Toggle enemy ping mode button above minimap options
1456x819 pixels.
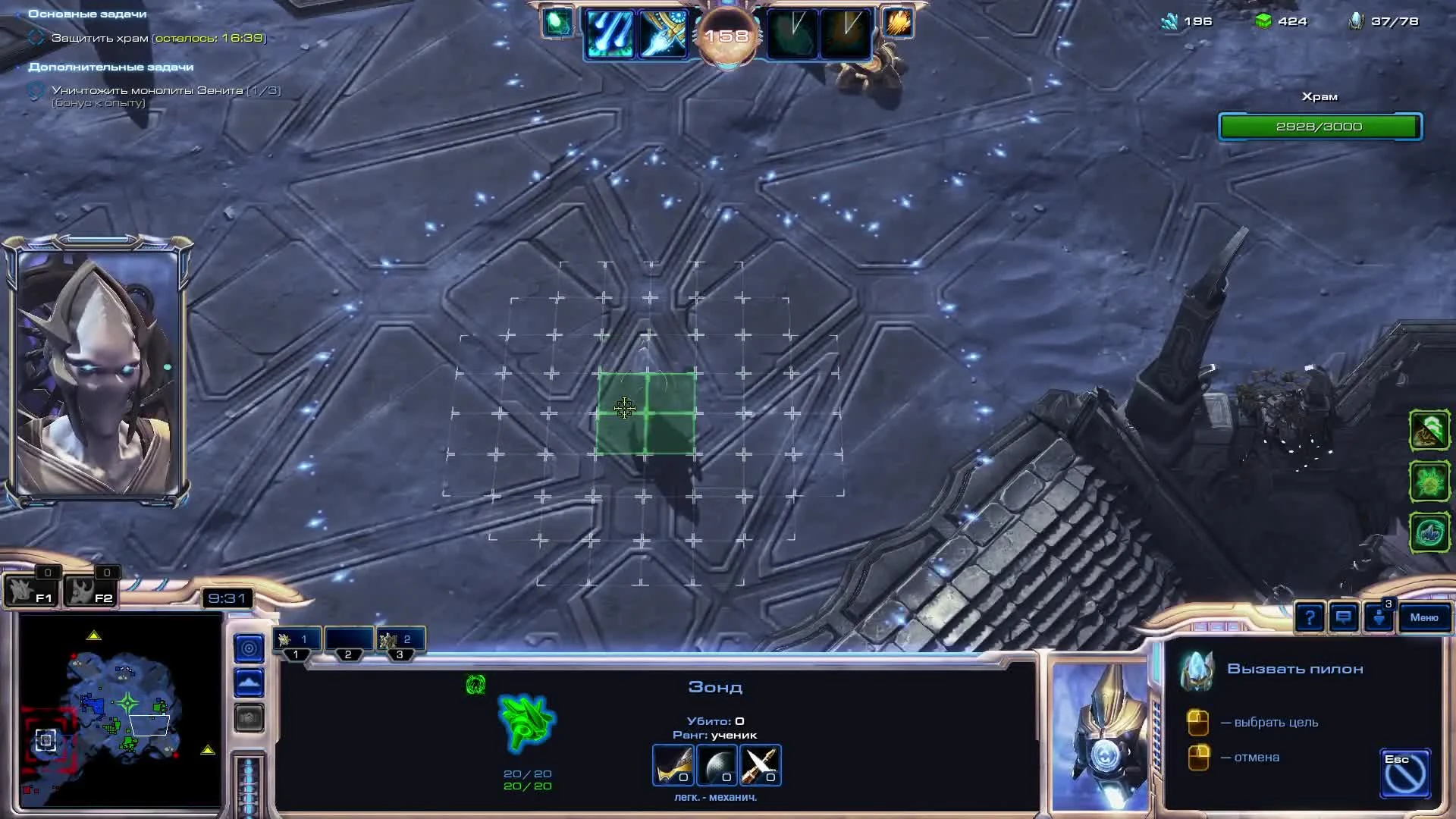click(247, 648)
